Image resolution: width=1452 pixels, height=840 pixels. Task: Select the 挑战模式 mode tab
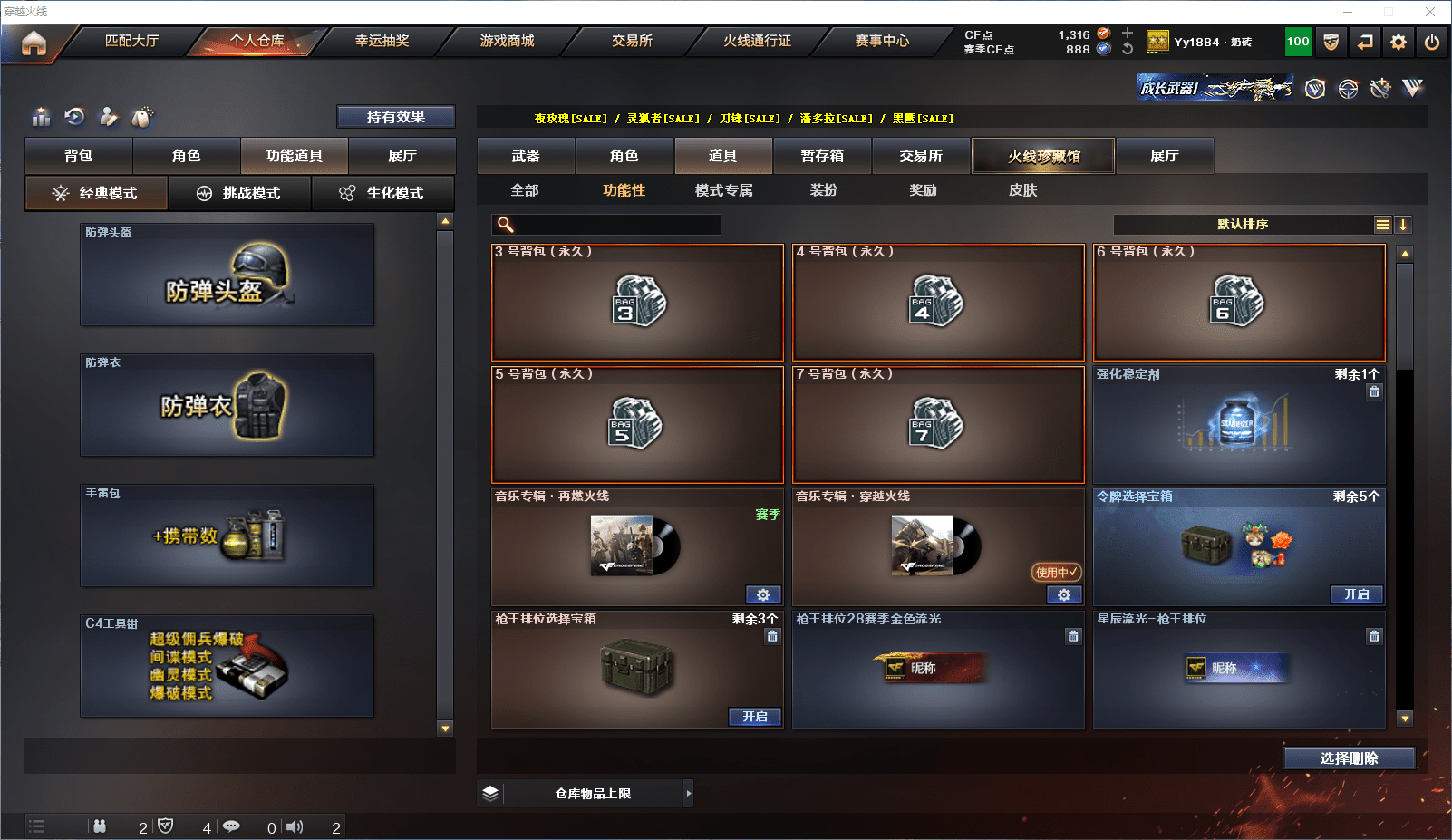coord(239,193)
